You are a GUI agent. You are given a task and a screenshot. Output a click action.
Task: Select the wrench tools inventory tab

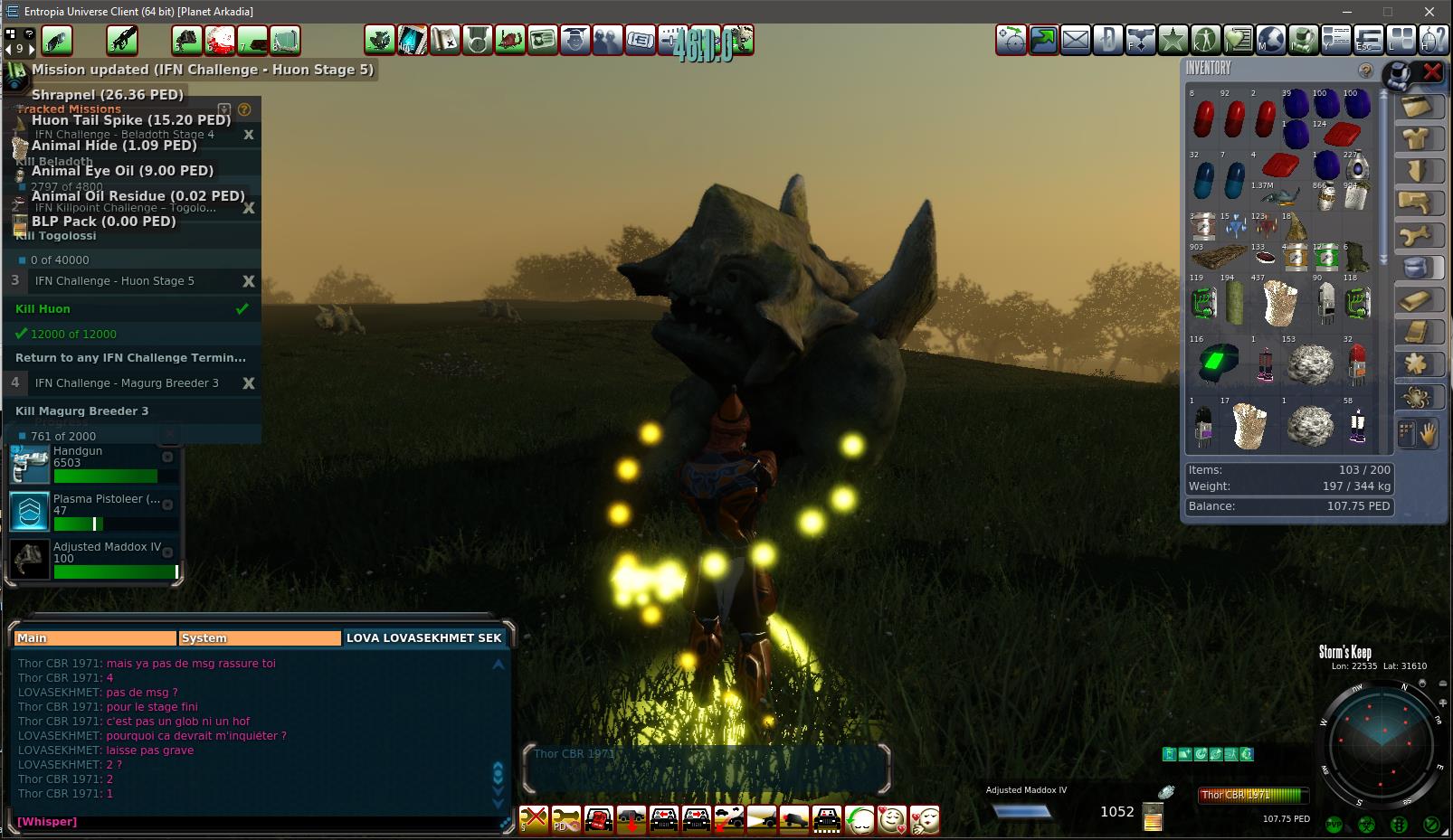1416,236
